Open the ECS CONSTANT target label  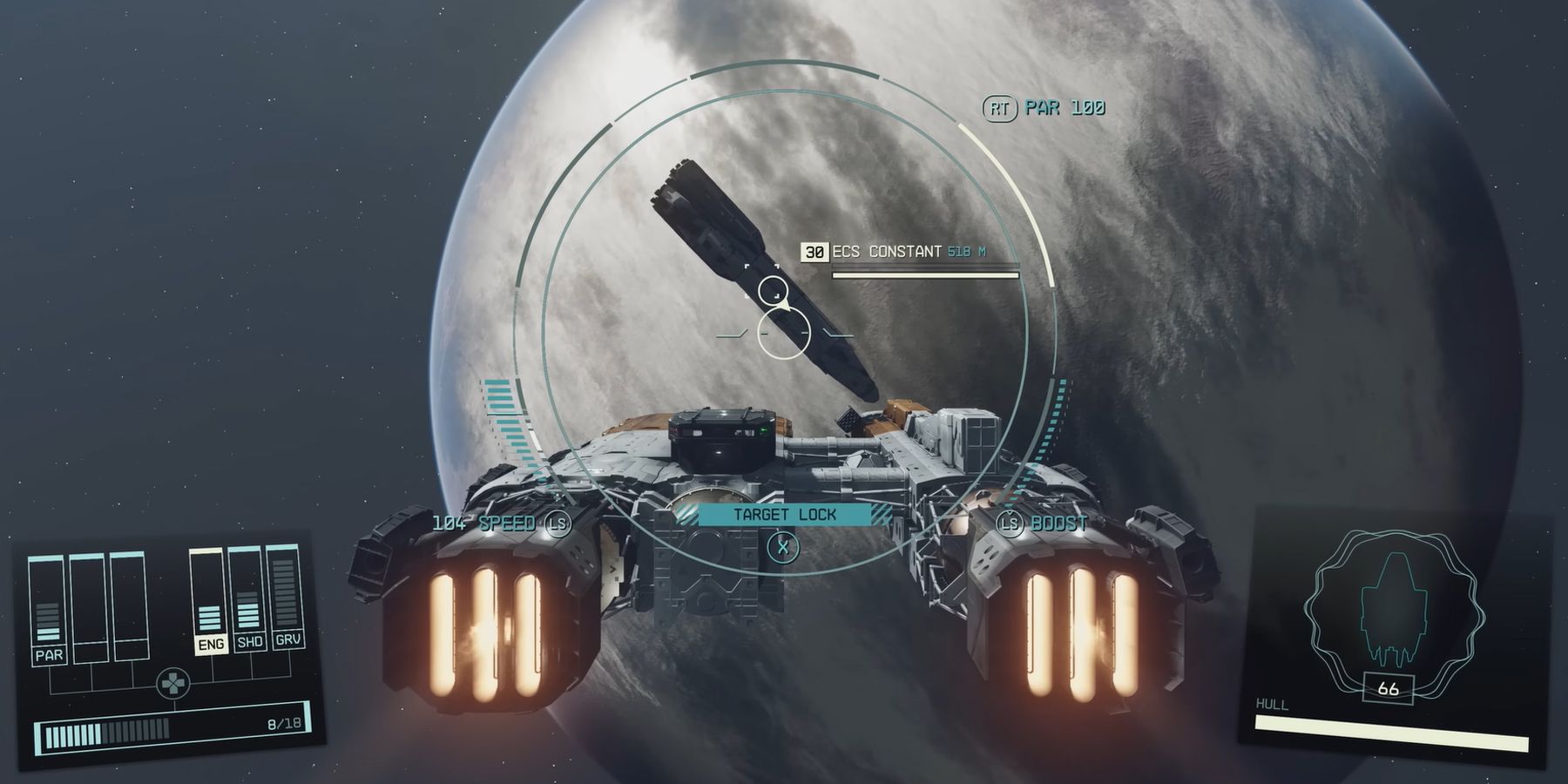pos(887,253)
